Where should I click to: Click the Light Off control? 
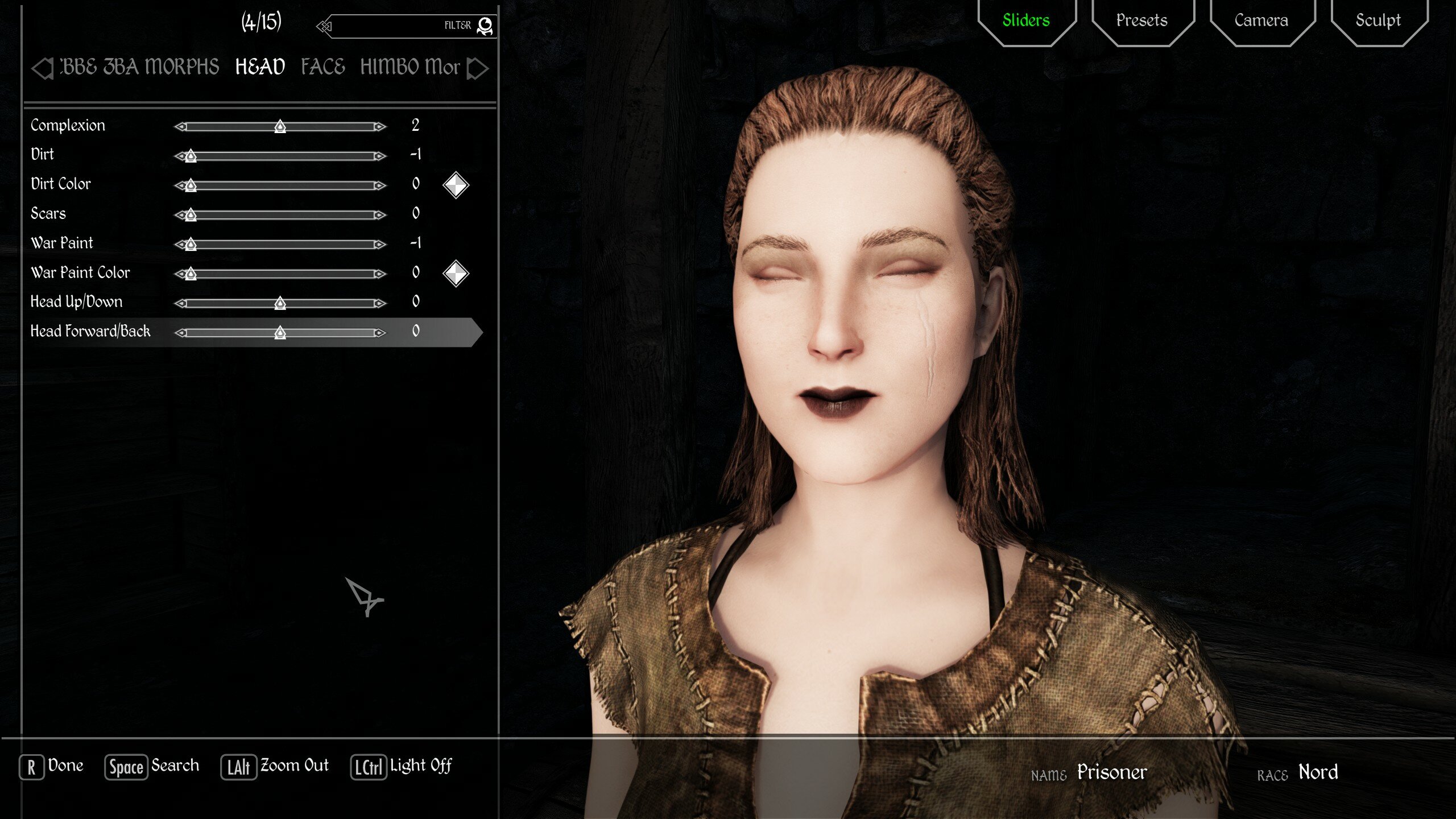click(x=402, y=767)
